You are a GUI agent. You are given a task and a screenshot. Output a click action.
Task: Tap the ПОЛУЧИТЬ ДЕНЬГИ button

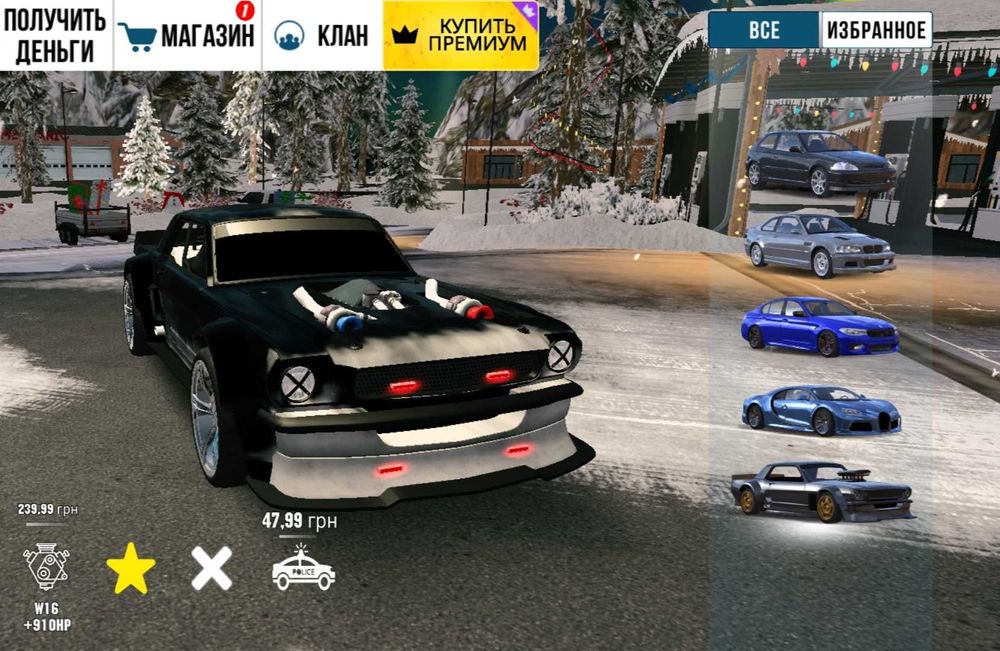pos(55,36)
